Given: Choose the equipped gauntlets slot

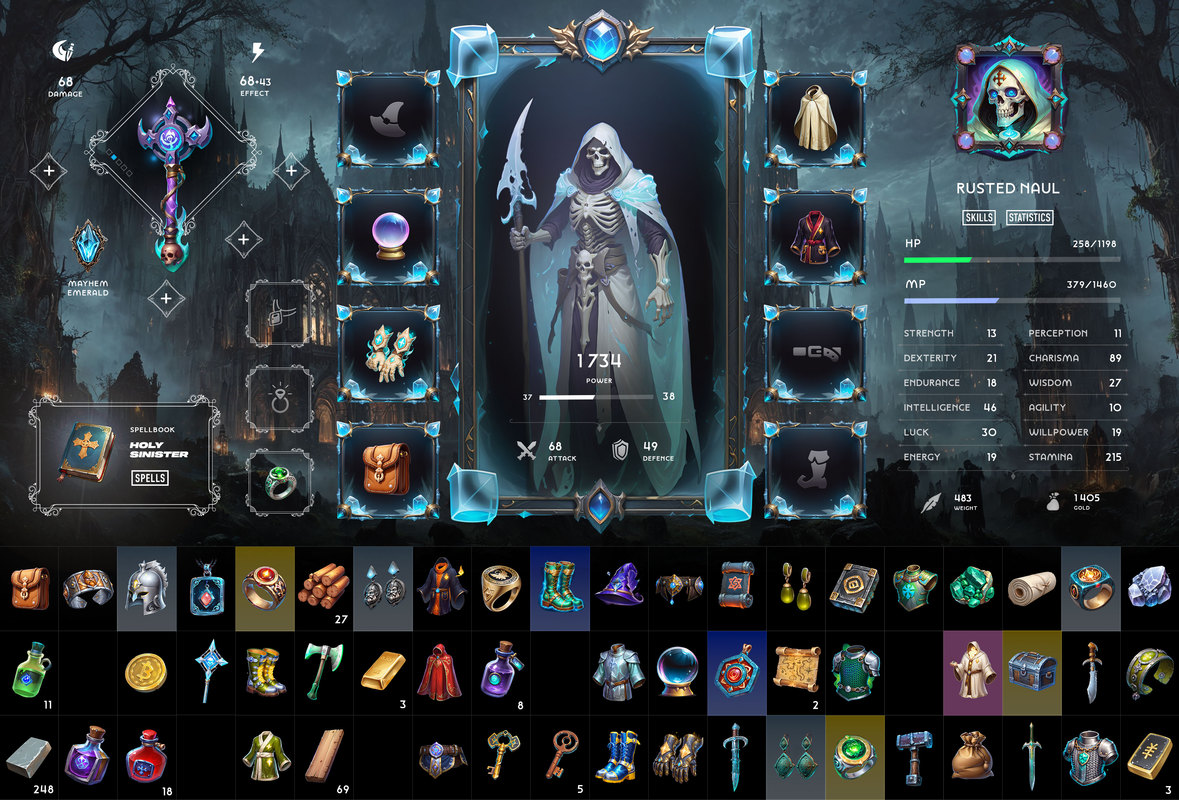Looking at the screenshot, I should (390, 352).
